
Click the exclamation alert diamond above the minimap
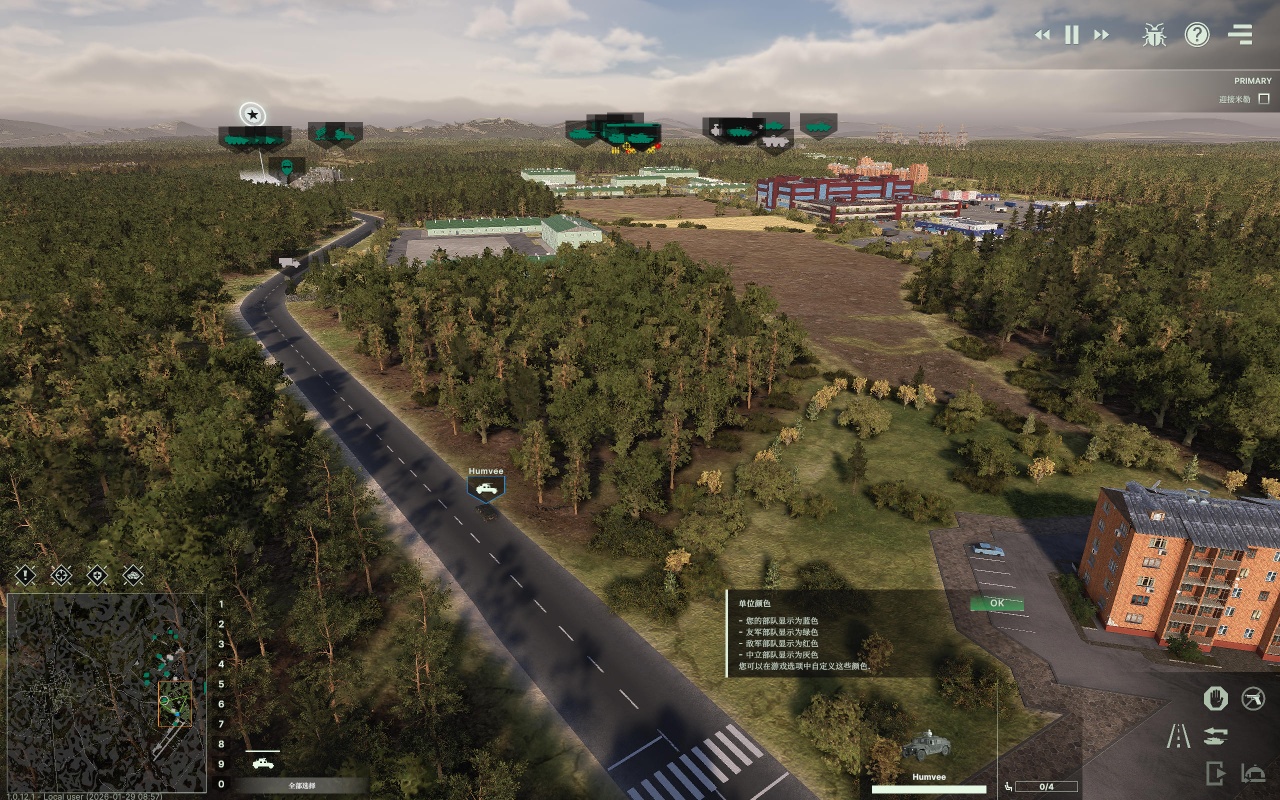pyautogui.click(x=25, y=577)
